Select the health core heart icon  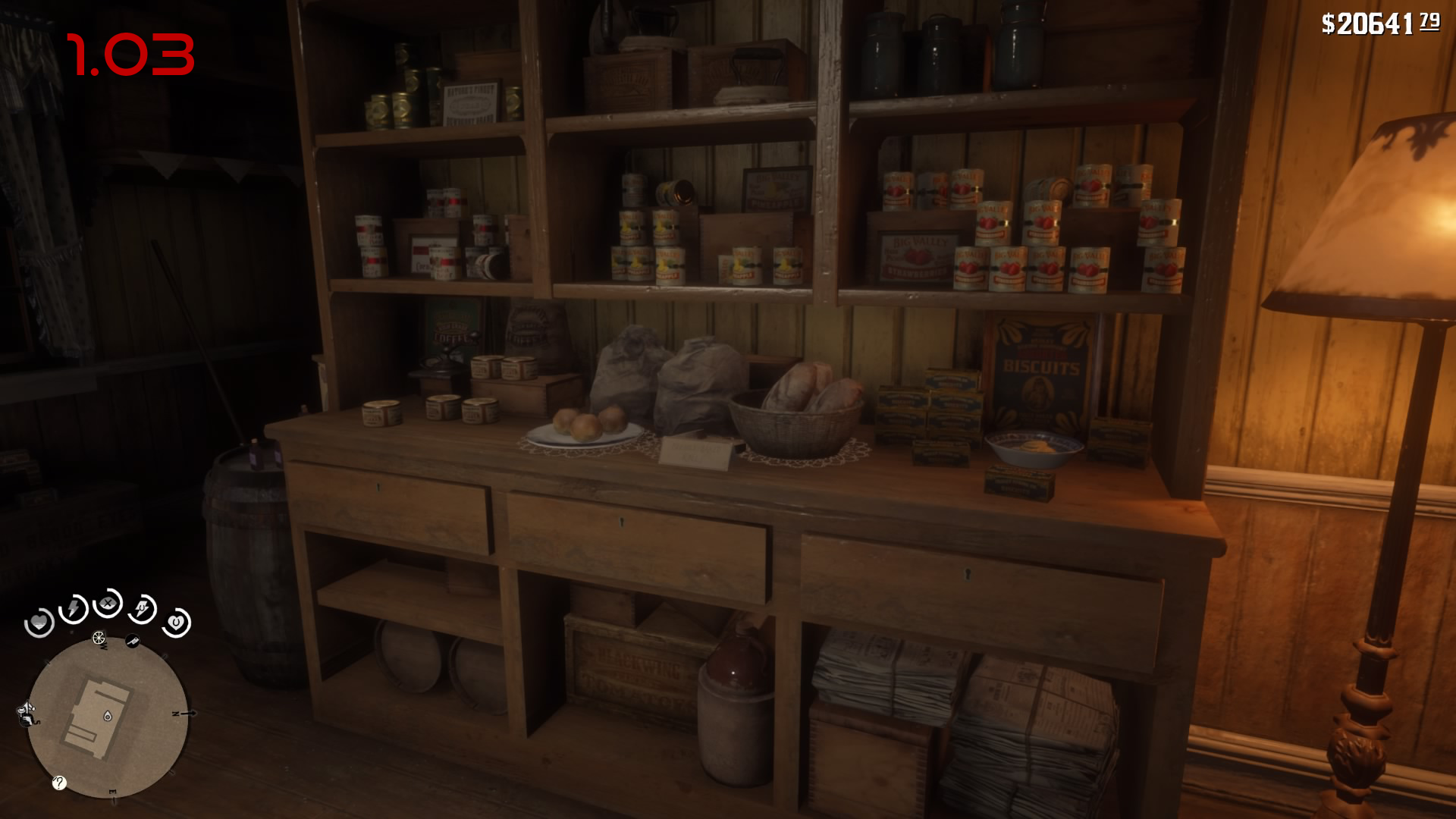(39, 623)
